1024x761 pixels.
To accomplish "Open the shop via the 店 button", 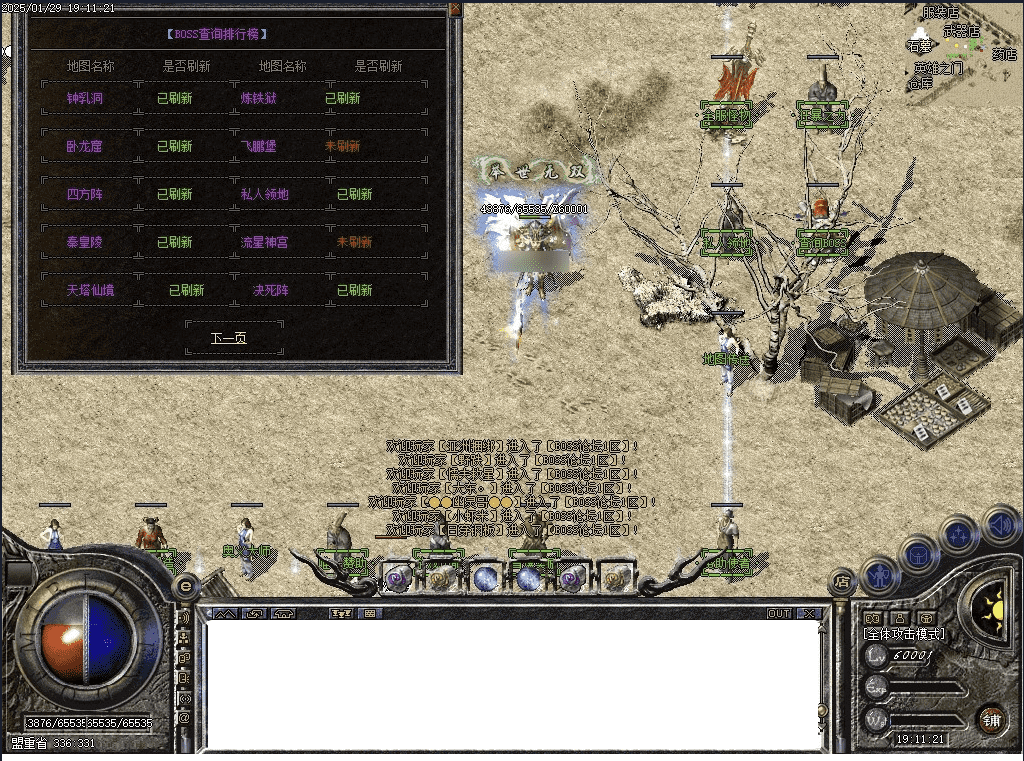I will pyautogui.click(x=841, y=581).
